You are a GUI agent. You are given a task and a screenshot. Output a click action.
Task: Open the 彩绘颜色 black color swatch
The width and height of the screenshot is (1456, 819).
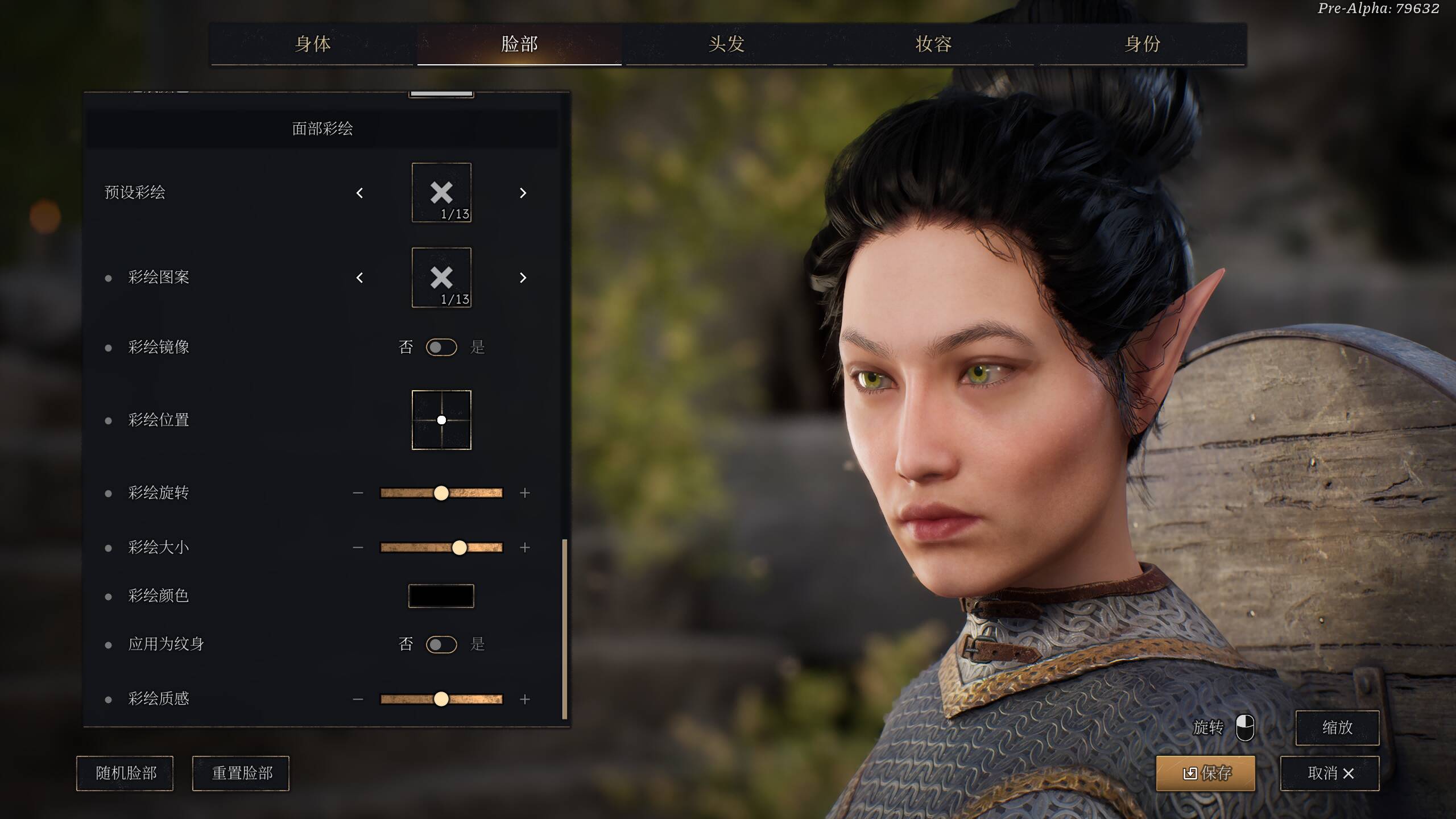pos(441,596)
